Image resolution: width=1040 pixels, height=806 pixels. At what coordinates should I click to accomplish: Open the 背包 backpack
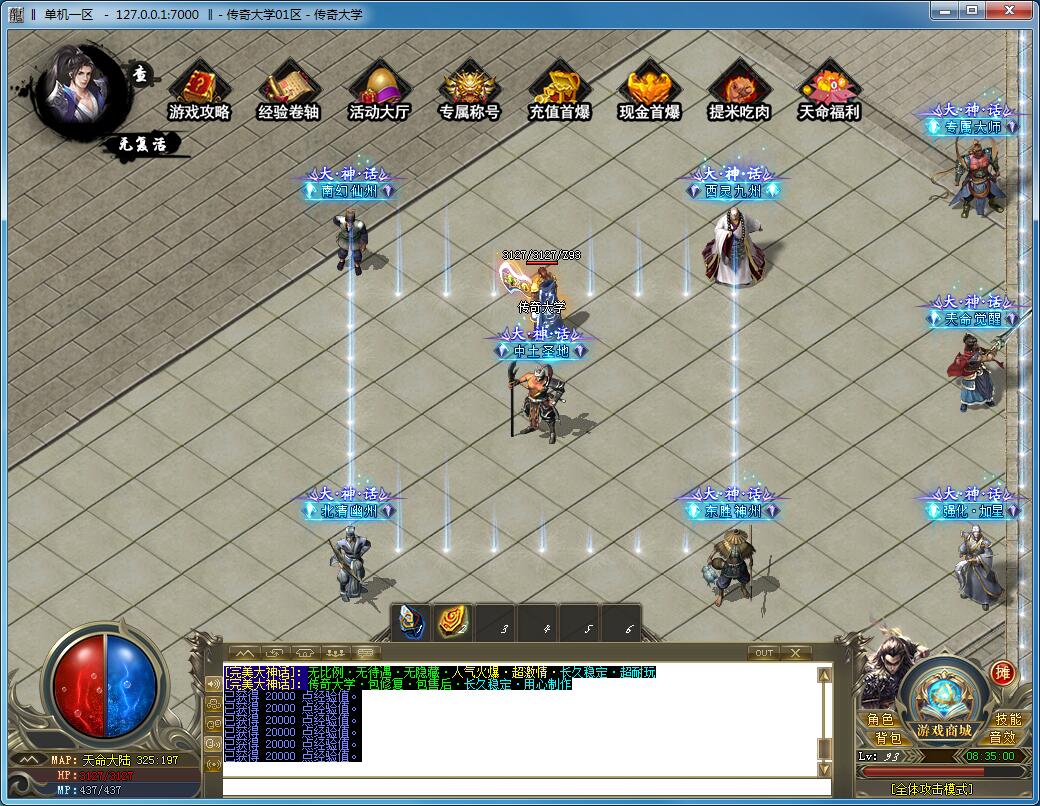coord(888,738)
